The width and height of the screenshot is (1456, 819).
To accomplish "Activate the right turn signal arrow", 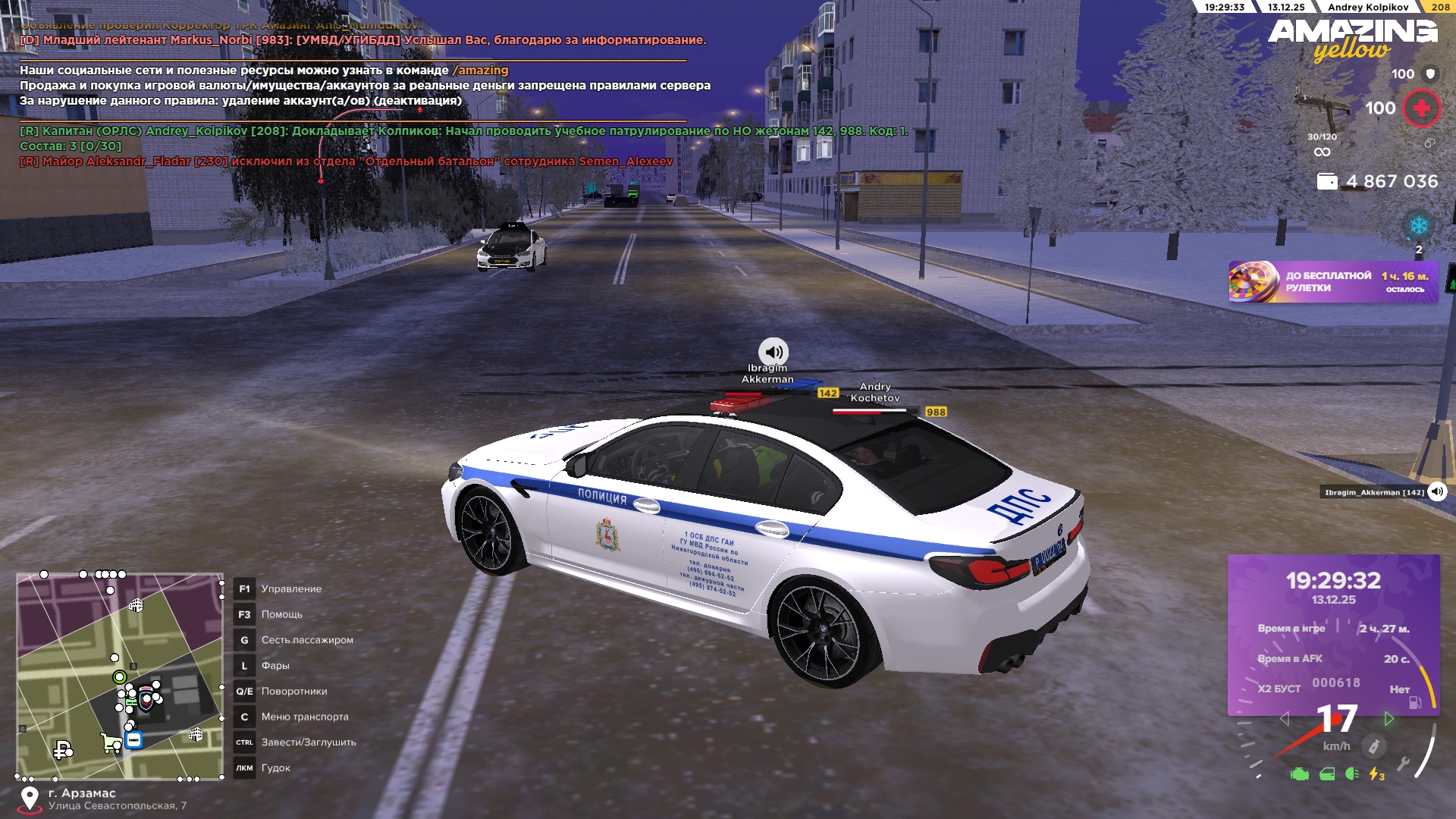I will click(x=1389, y=718).
